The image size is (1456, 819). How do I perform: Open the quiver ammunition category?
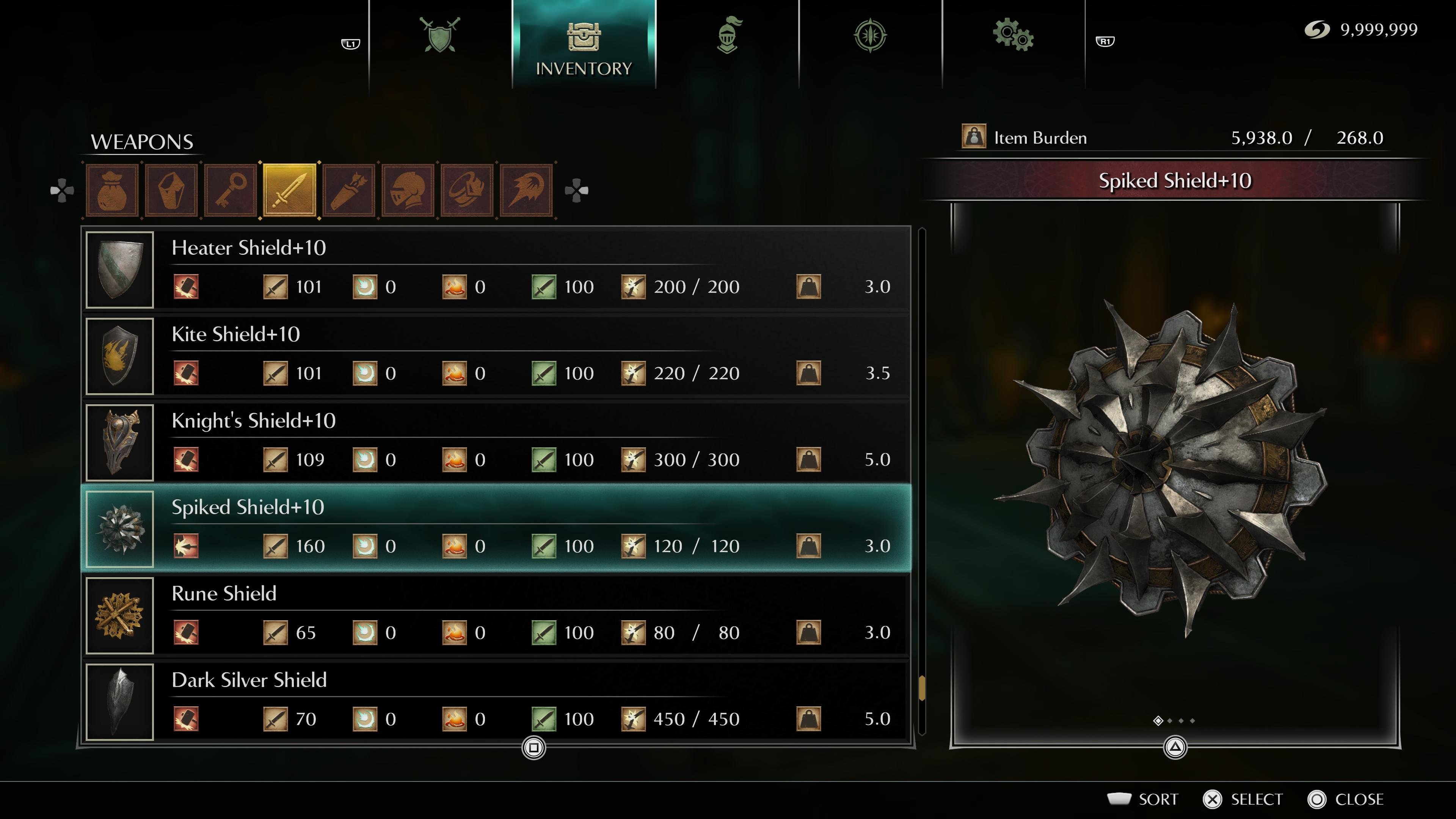point(349,190)
